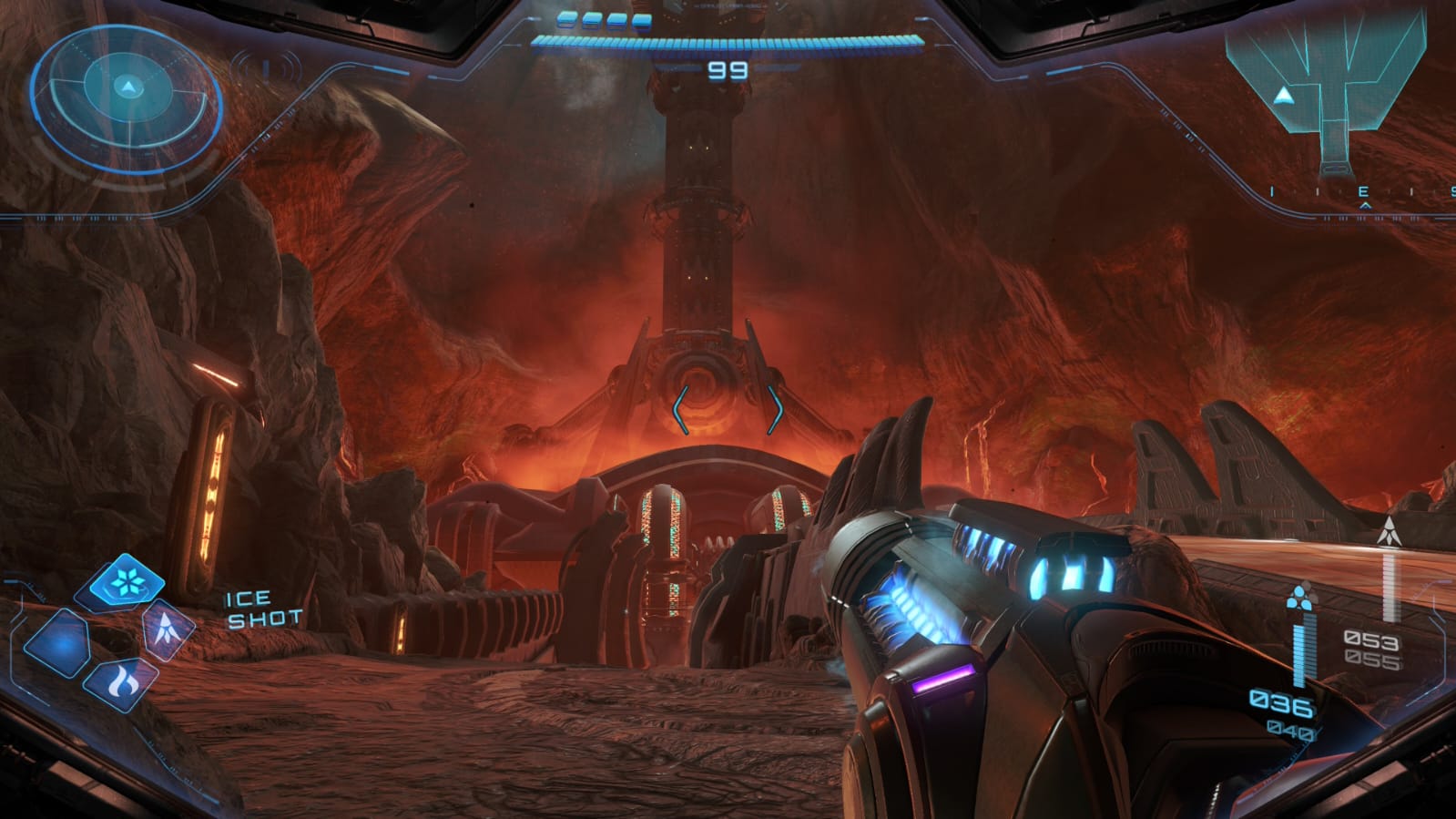Image resolution: width=1456 pixels, height=819 pixels.
Task: Click the triple-orb shot ammo icon
Action: [1300, 598]
